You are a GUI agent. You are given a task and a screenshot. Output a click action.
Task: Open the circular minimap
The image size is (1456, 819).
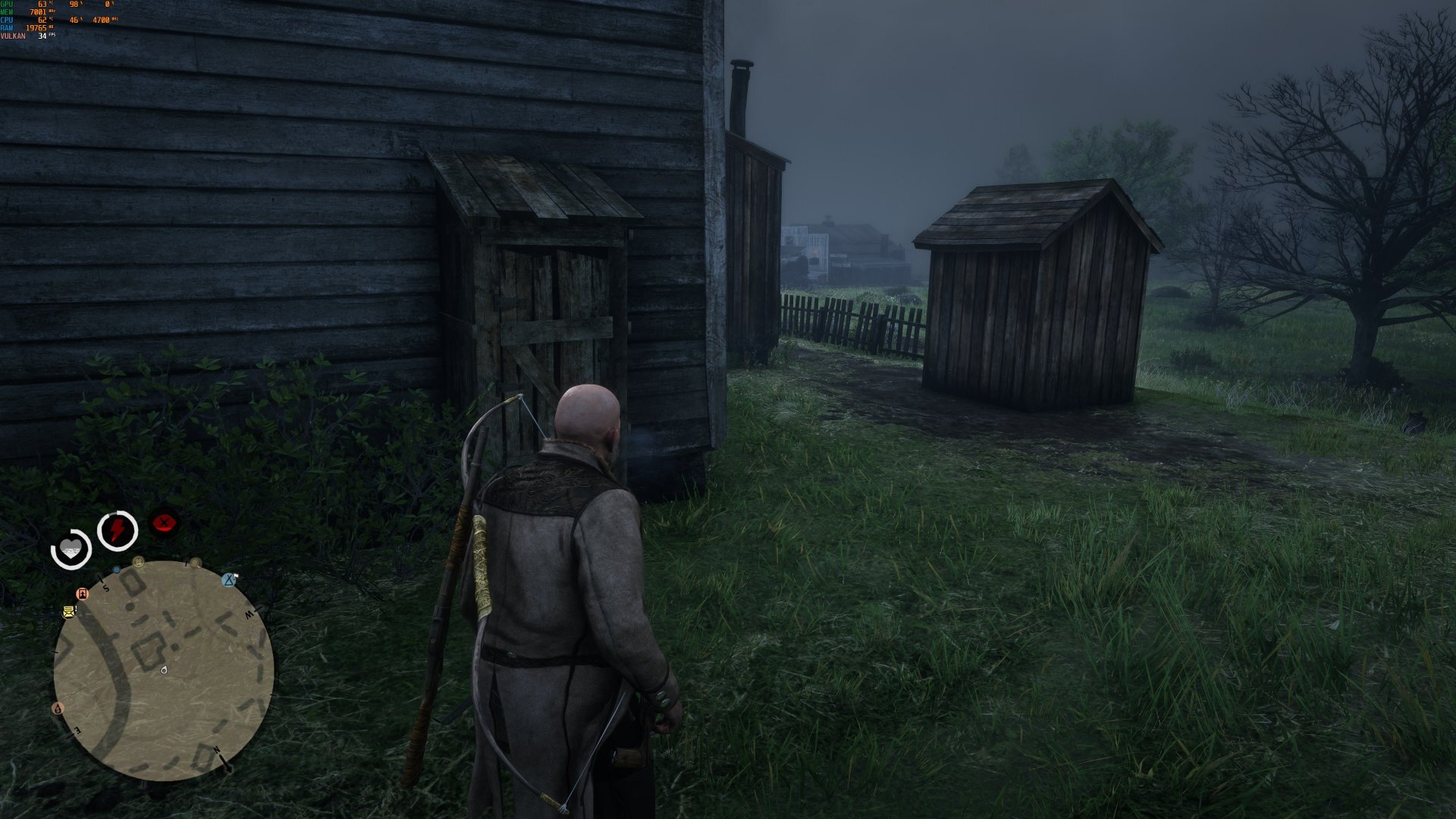(163, 670)
